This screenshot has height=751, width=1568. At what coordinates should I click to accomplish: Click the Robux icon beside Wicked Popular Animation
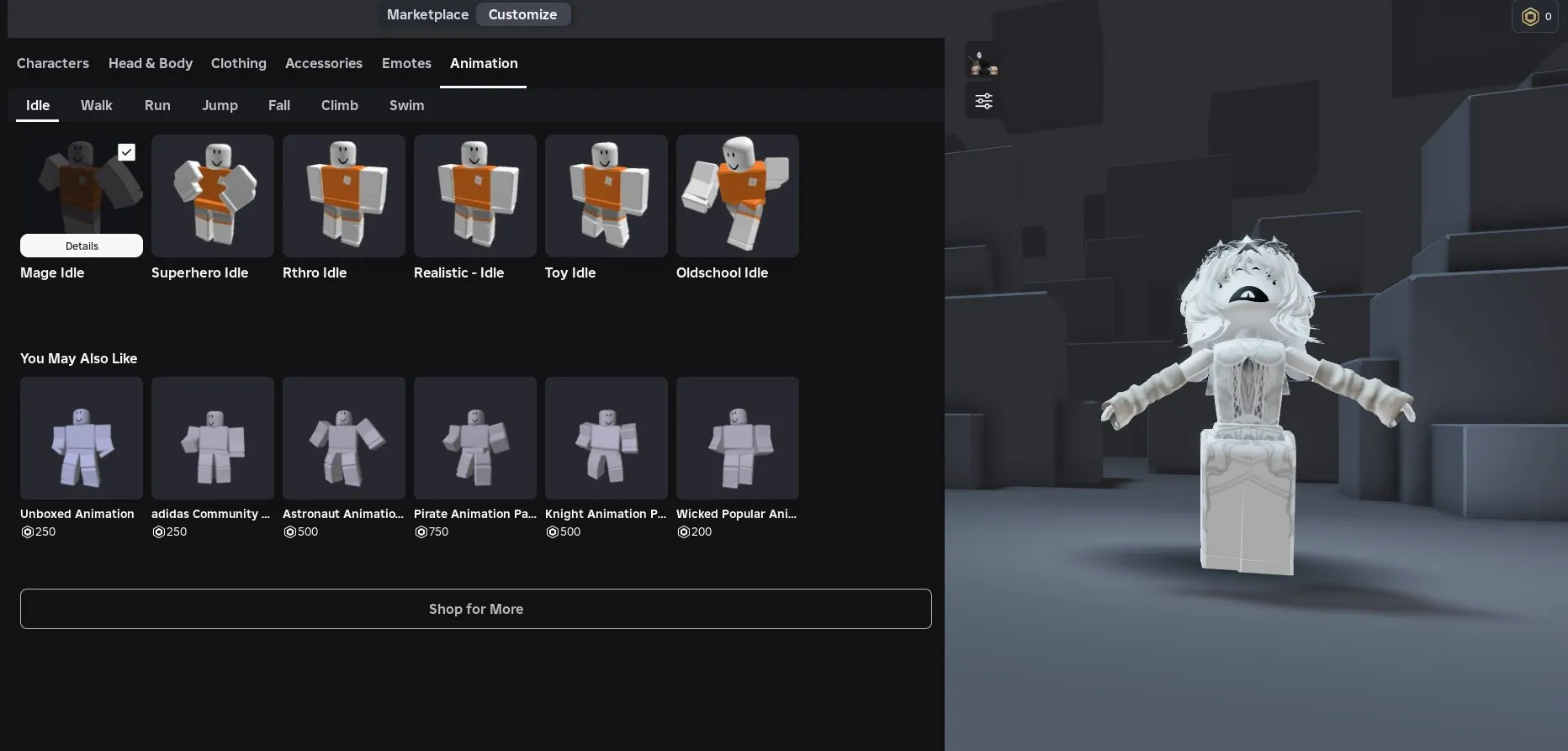click(683, 532)
